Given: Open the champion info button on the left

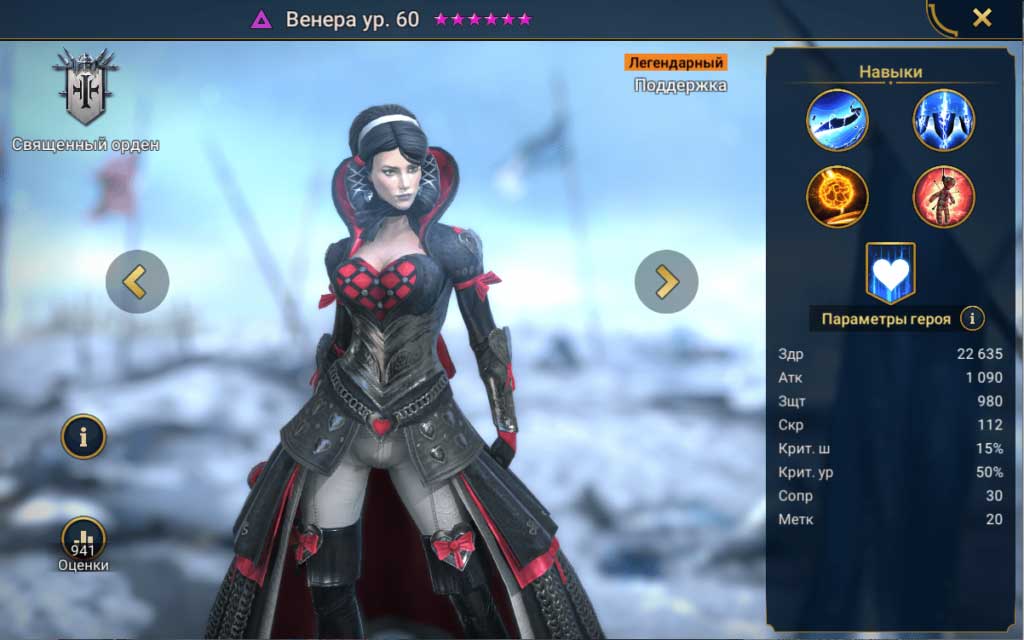Looking at the screenshot, I should pyautogui.click(x=84, y=436).
